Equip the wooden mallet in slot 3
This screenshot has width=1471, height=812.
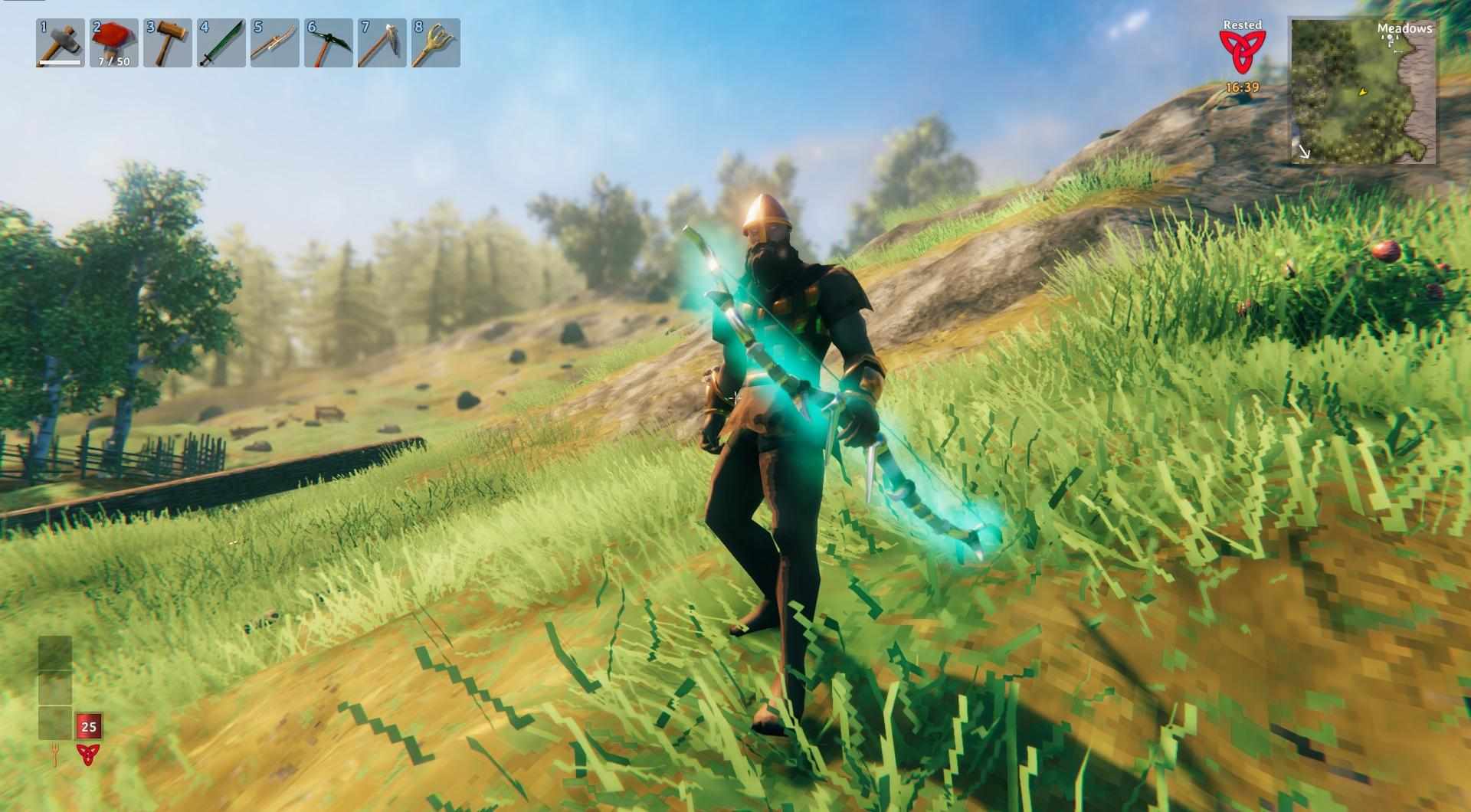pyautogui.click(x=167, y=43)
